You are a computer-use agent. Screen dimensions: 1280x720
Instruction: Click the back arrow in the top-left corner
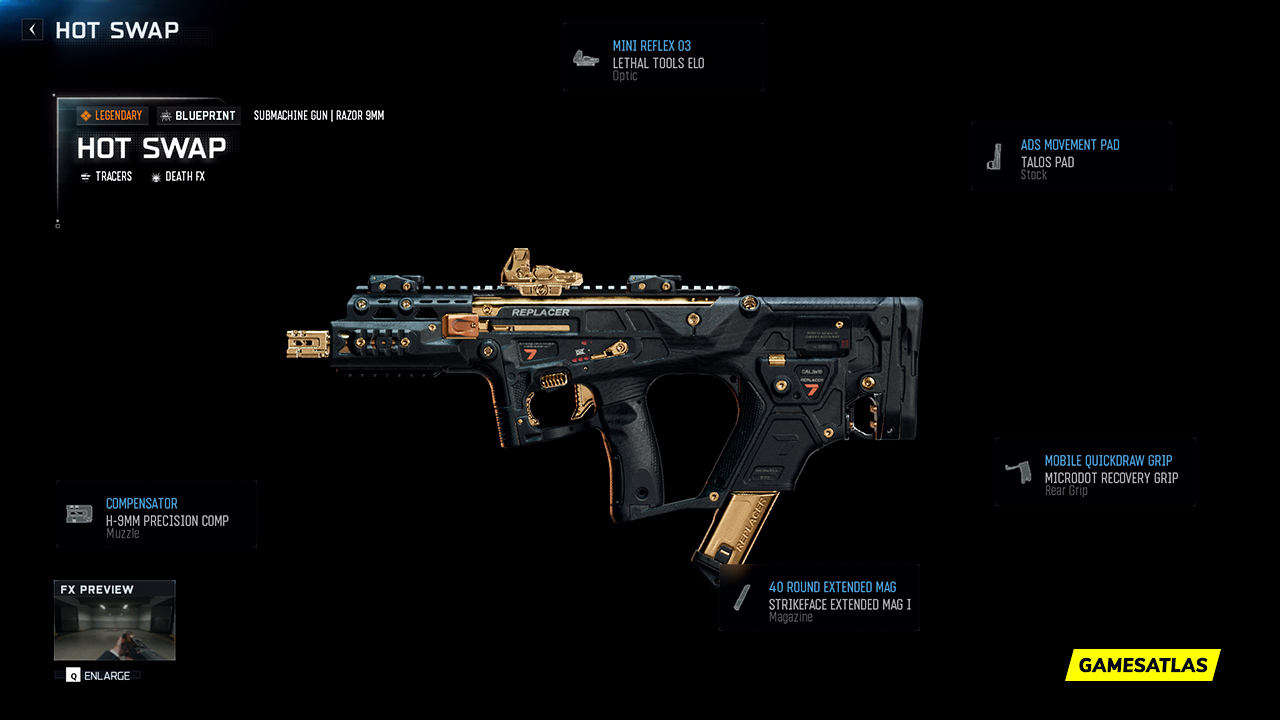pos(31,29)
